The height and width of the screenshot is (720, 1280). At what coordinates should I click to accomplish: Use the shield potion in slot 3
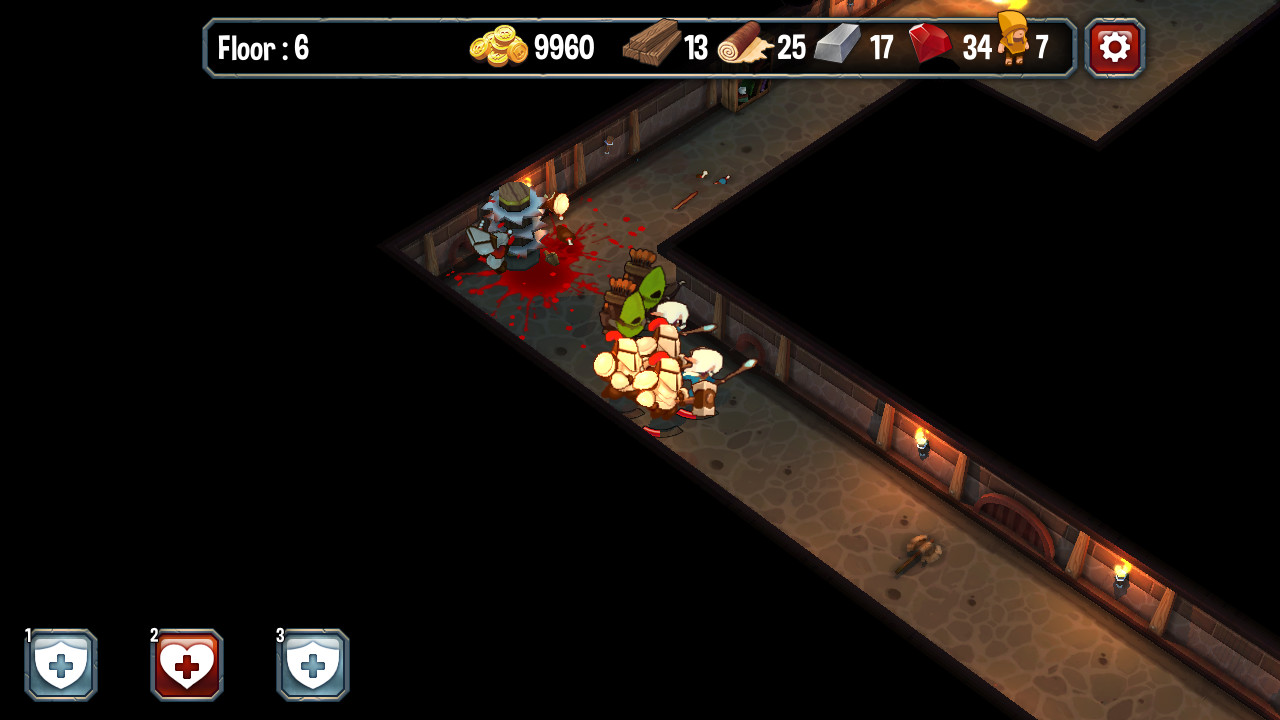click(312, 665)
